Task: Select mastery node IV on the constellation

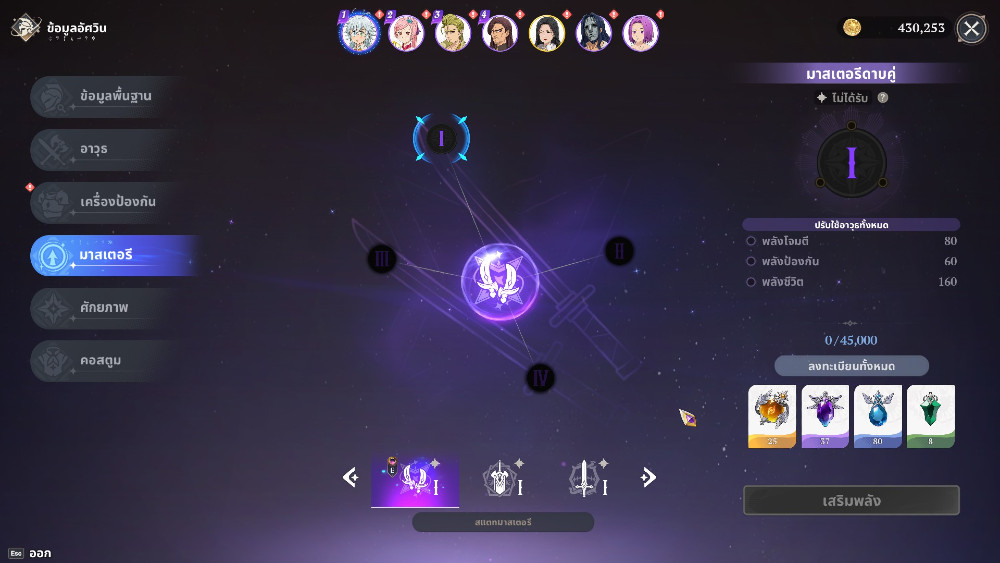Action: coord(540,378)
